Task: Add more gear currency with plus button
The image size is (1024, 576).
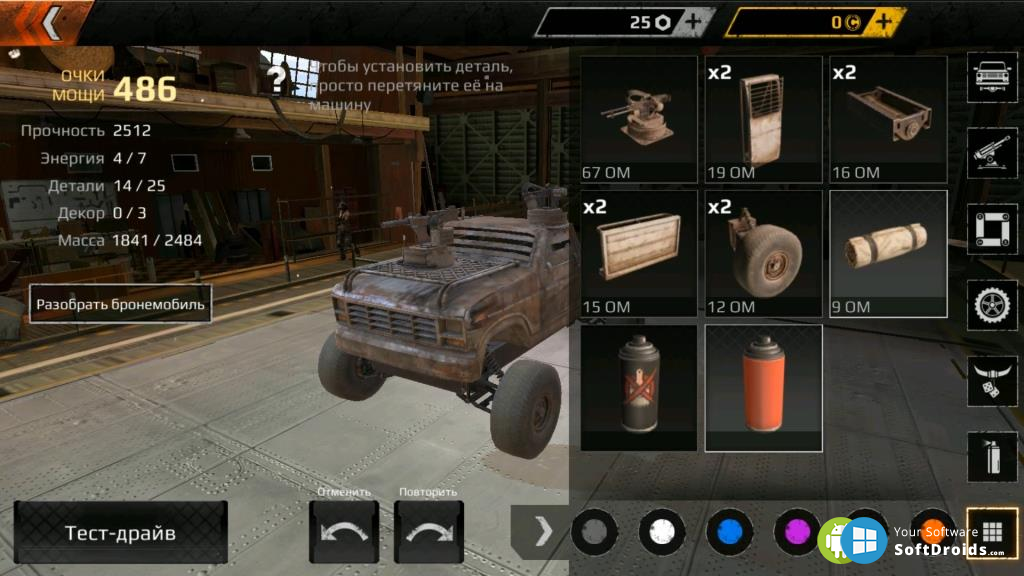Action: tap(694, 22)
